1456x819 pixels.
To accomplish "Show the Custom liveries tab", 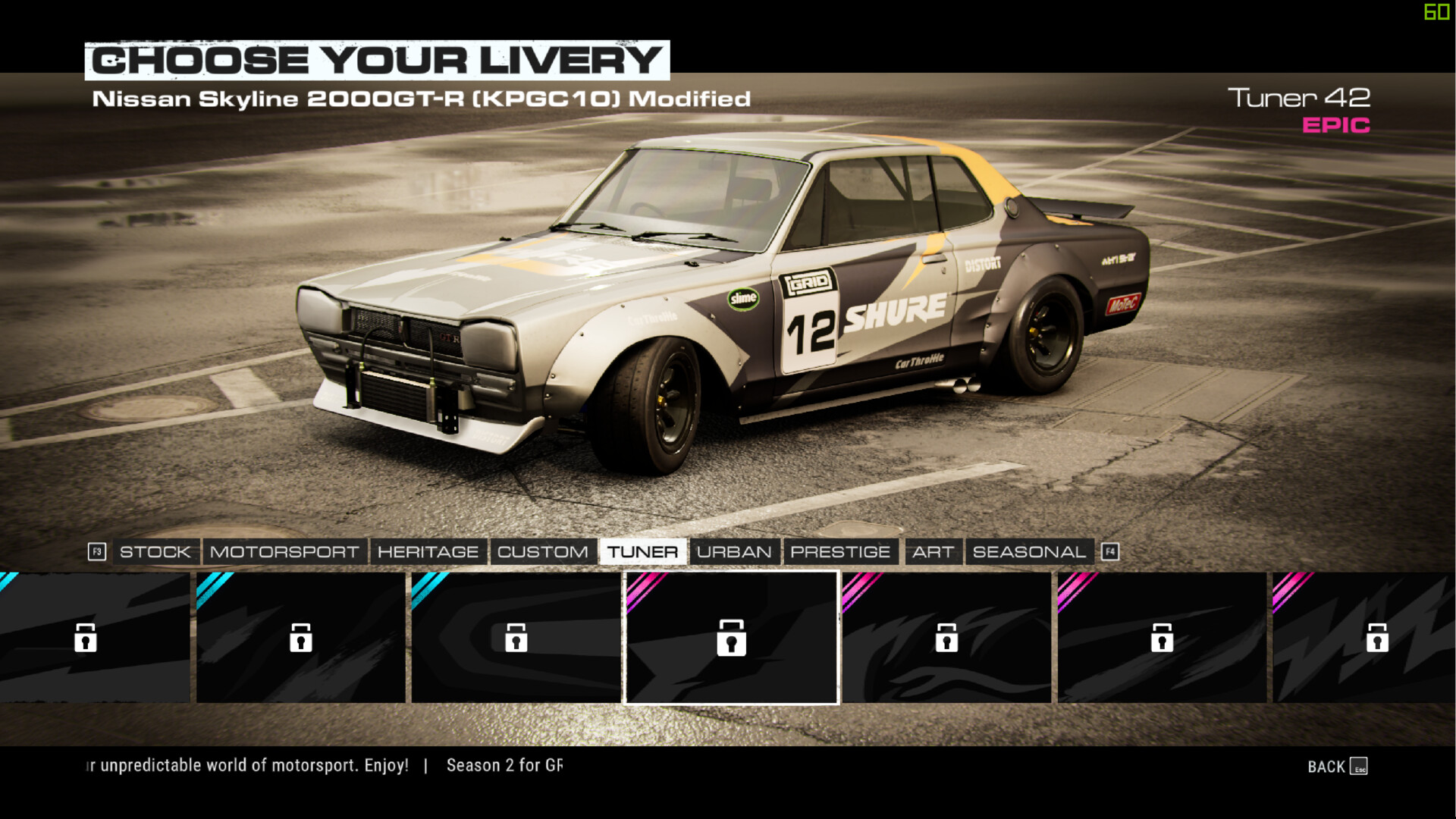I will click(x=542, y=552).
